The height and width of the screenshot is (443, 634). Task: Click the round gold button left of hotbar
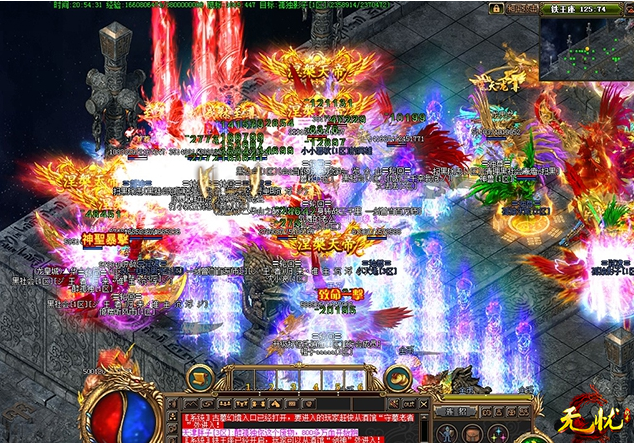(x=200, y=377)
